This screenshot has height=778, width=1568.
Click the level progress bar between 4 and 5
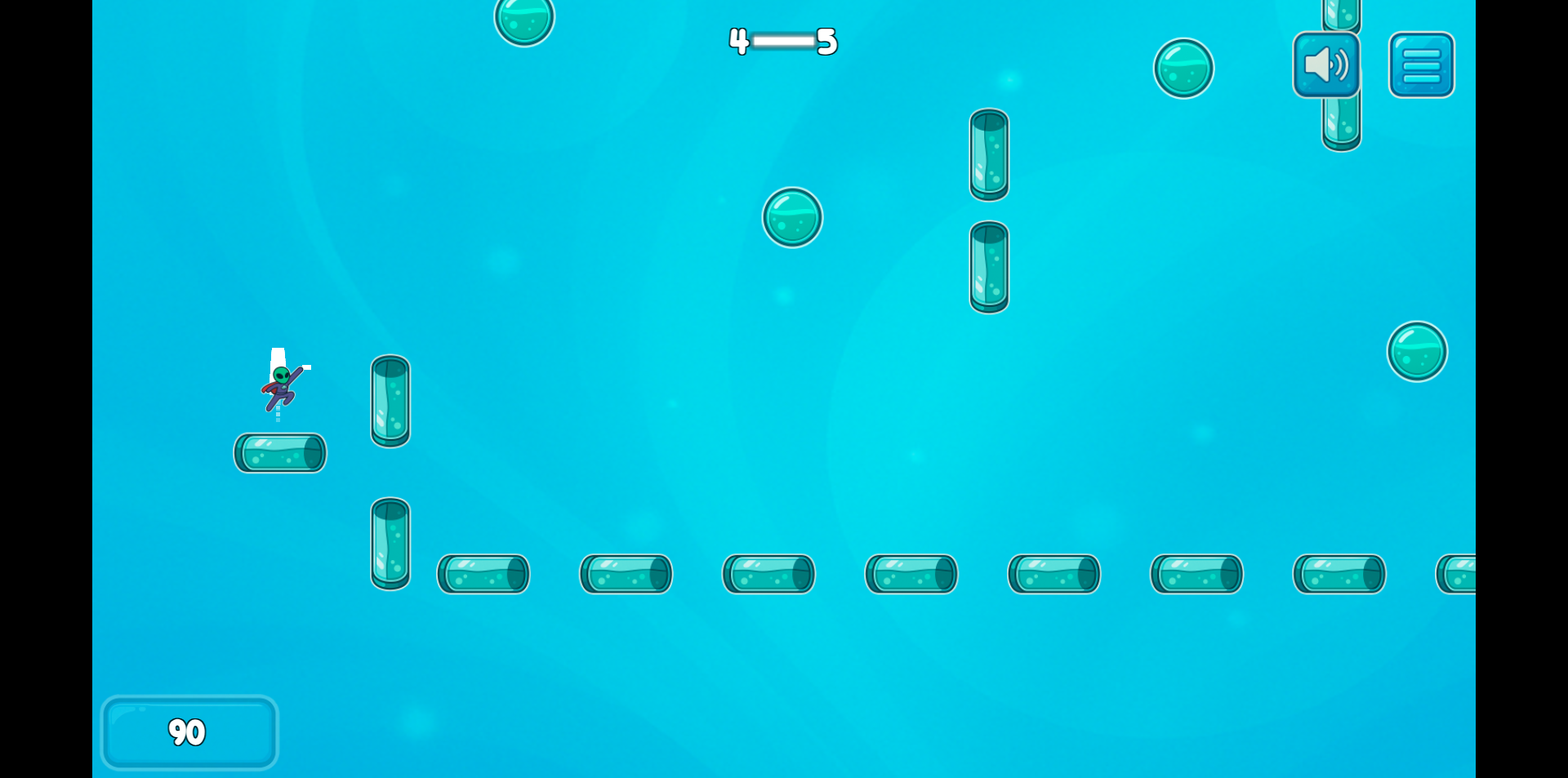pyautogui.click(x=782, y=42)
